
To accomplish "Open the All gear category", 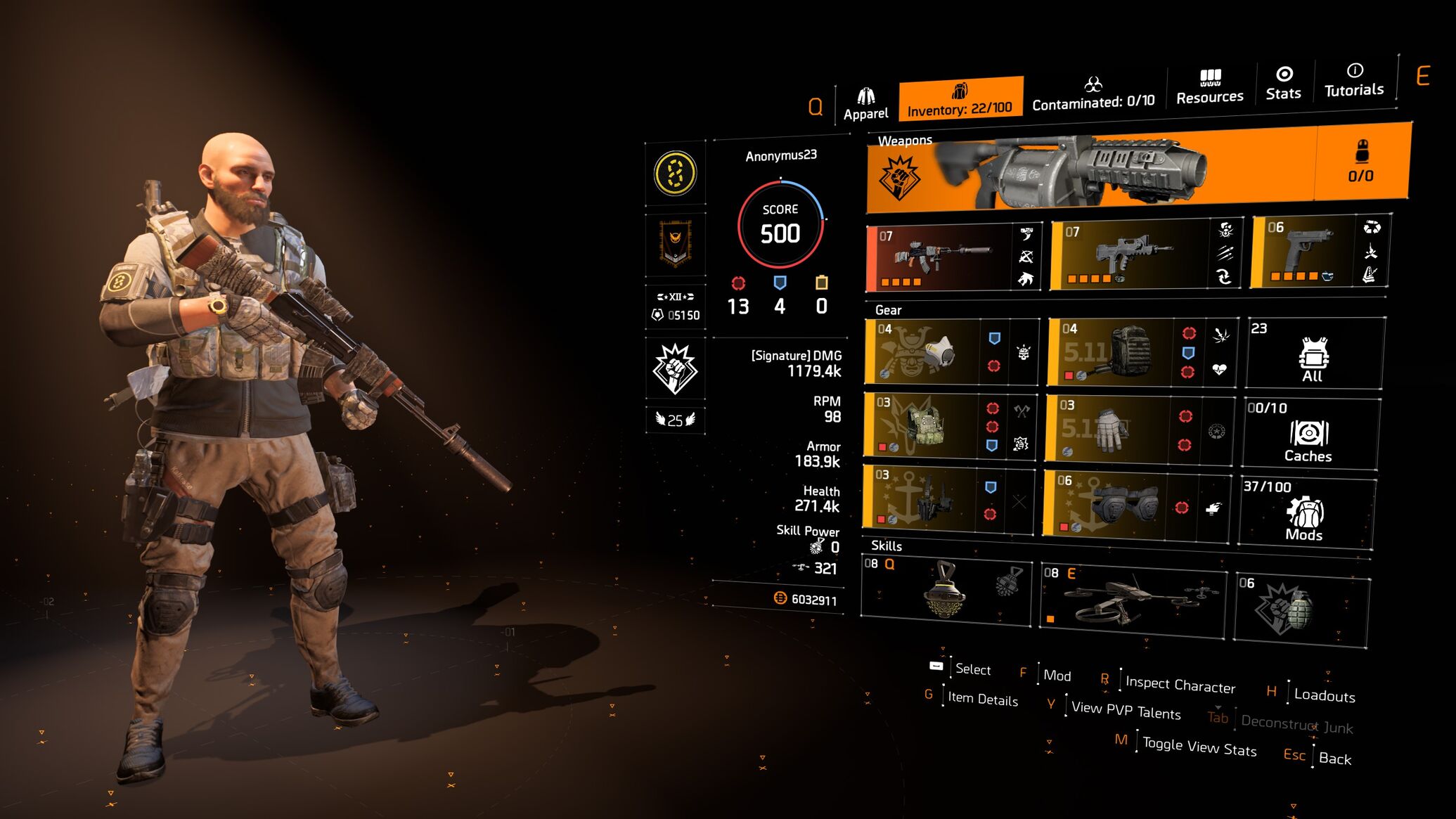I will (1313, 354).
